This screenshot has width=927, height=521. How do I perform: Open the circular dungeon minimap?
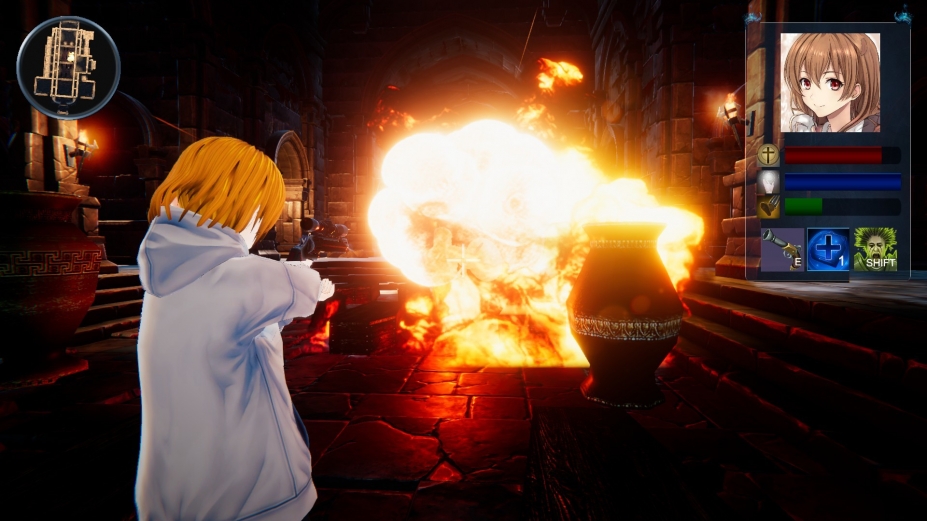pos(68,68)
